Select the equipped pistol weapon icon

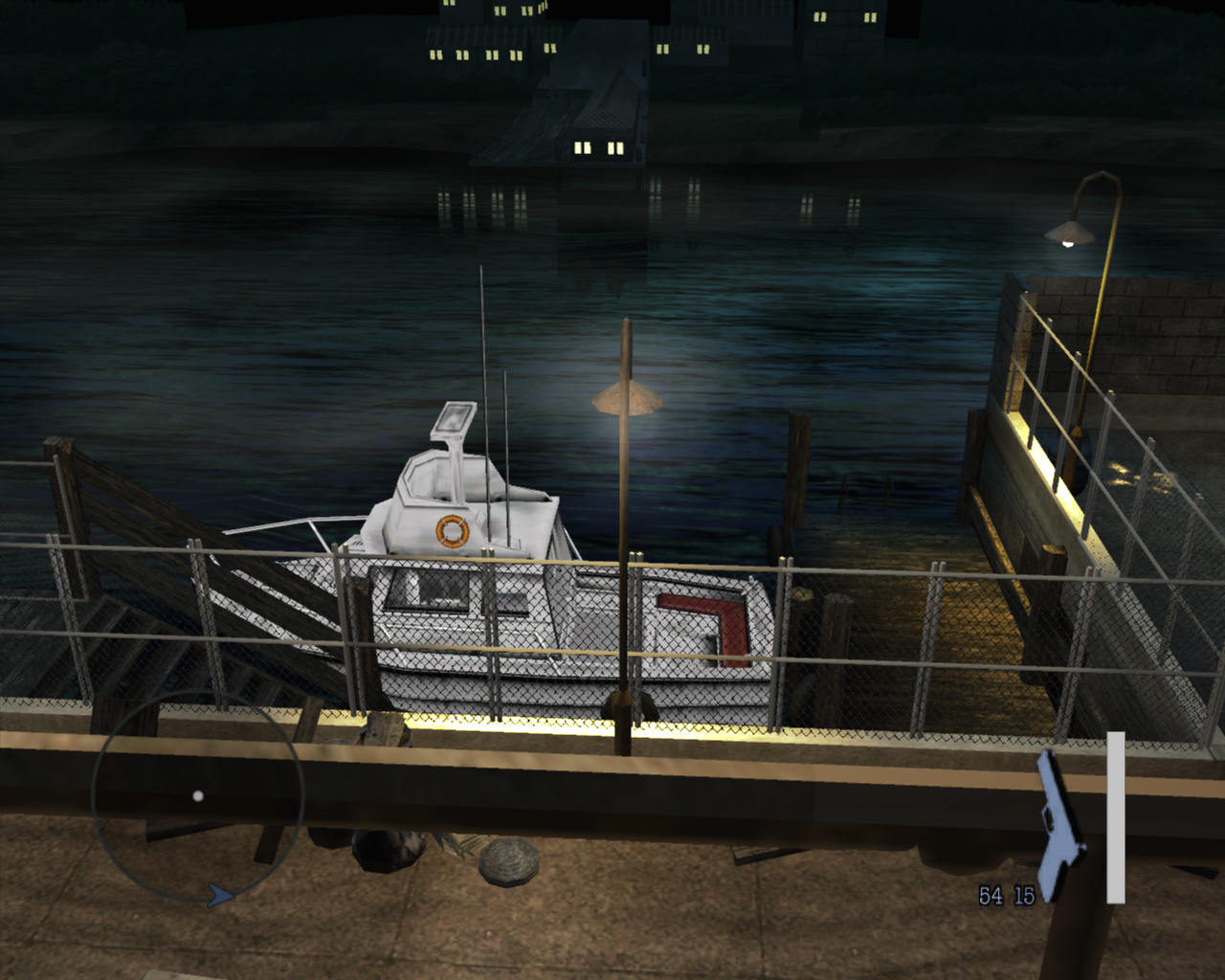[x=1059, y=825]
